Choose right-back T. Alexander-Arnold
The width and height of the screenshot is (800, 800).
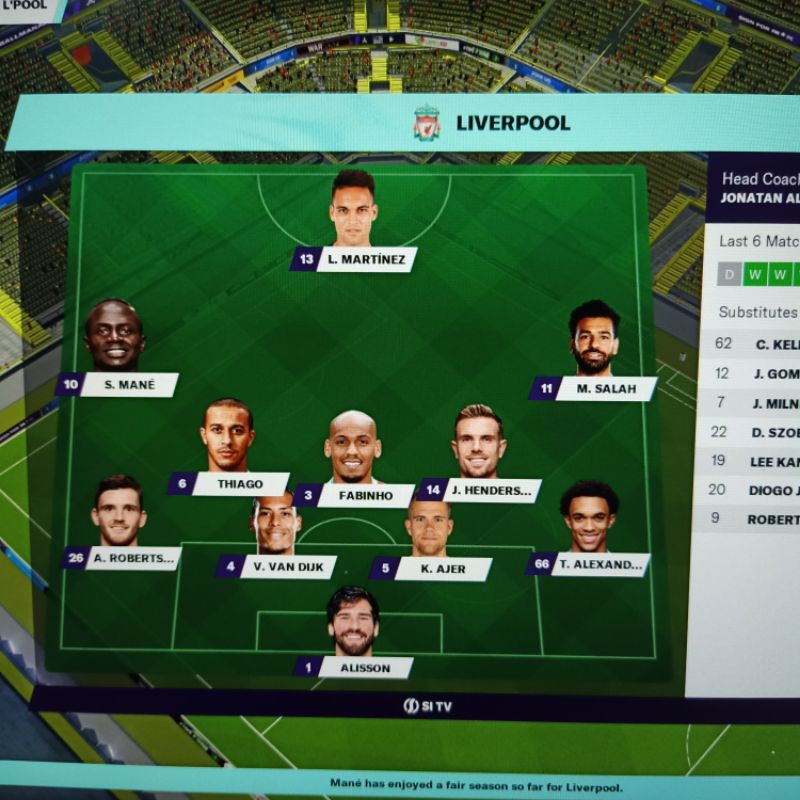600,564
